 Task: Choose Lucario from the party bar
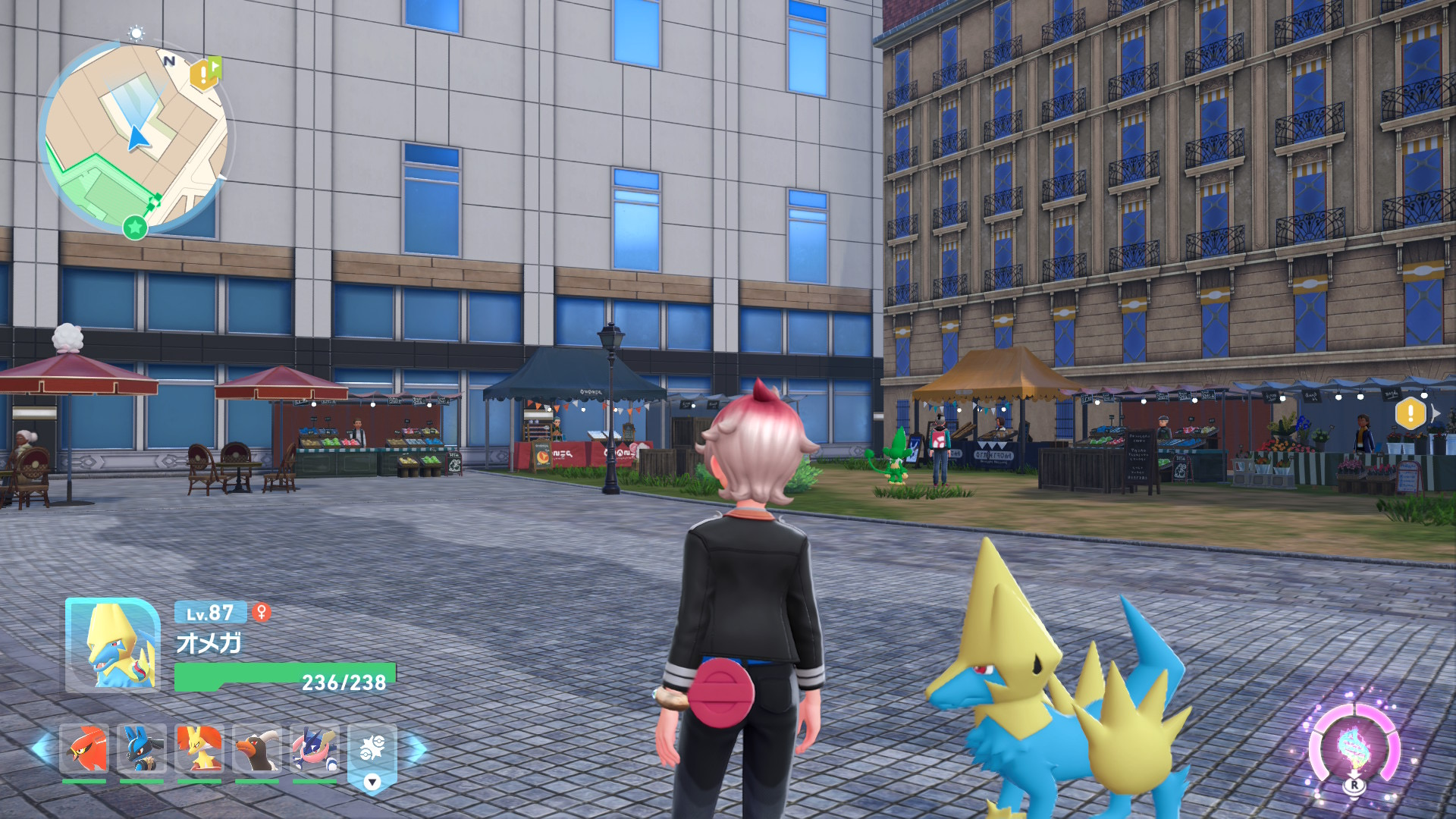pyautogui.click(x=142, y=749)
